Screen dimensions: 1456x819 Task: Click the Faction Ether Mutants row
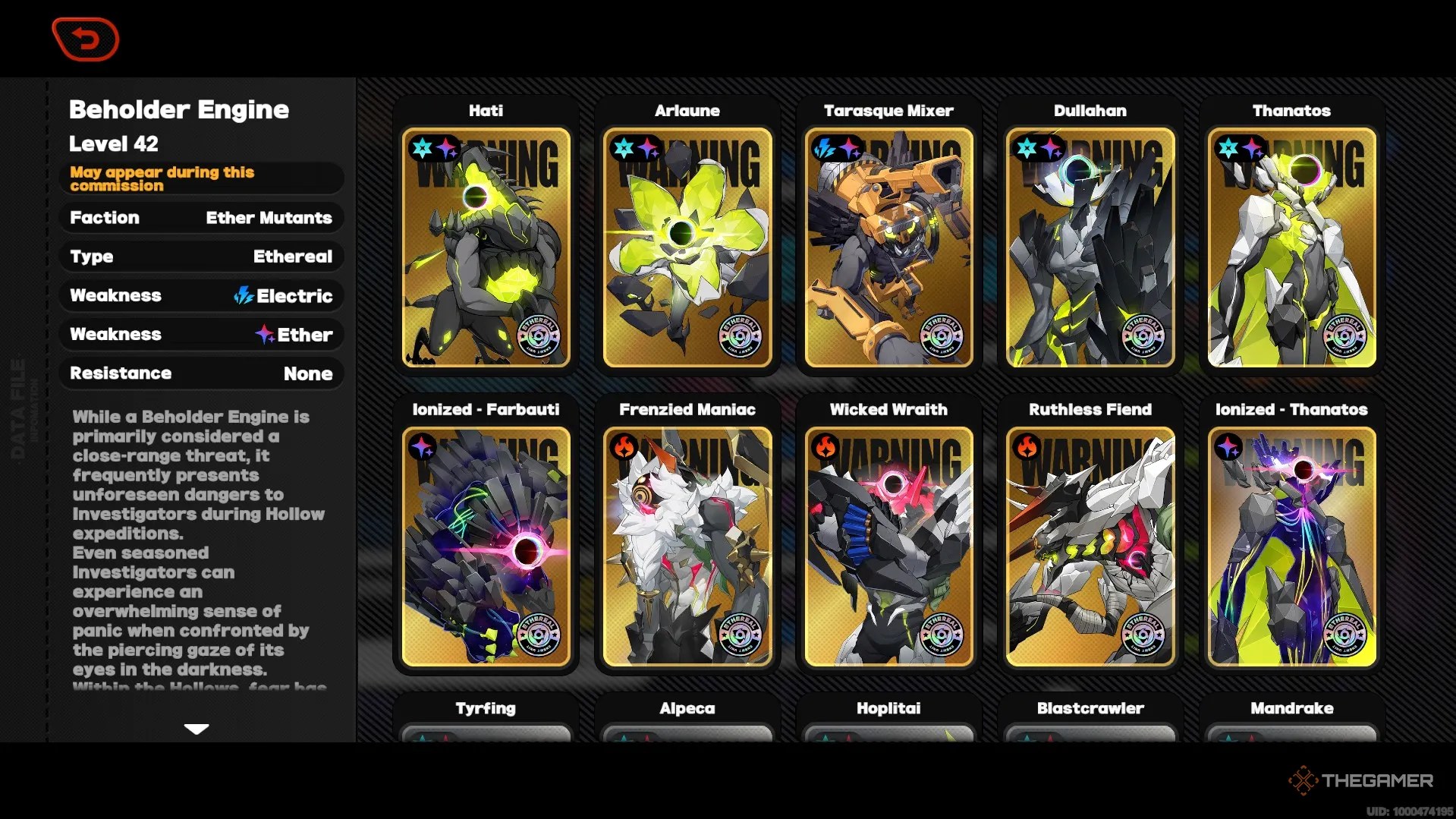coord(202,219)
